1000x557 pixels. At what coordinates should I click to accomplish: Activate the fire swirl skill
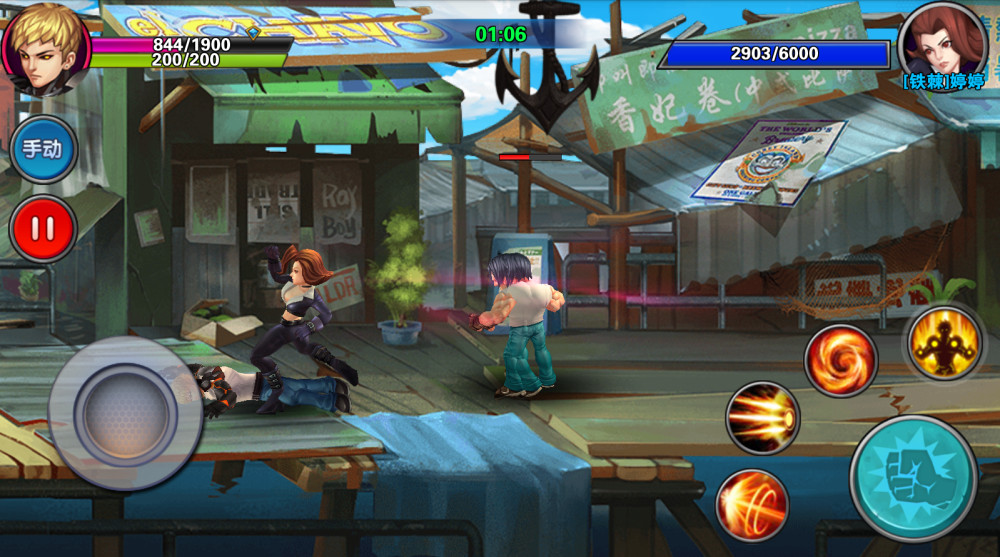pos(840,360)
